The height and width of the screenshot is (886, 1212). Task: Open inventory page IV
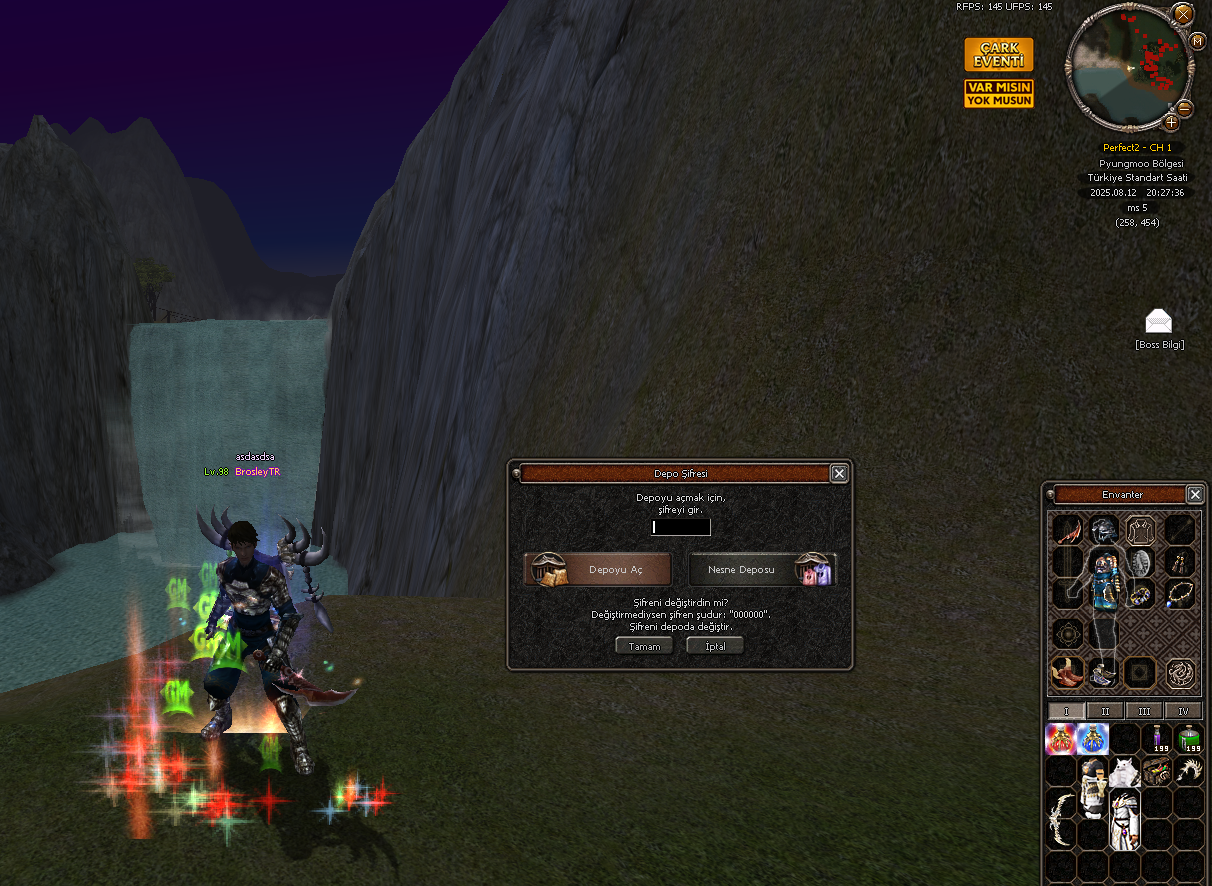pos(1183,711)
